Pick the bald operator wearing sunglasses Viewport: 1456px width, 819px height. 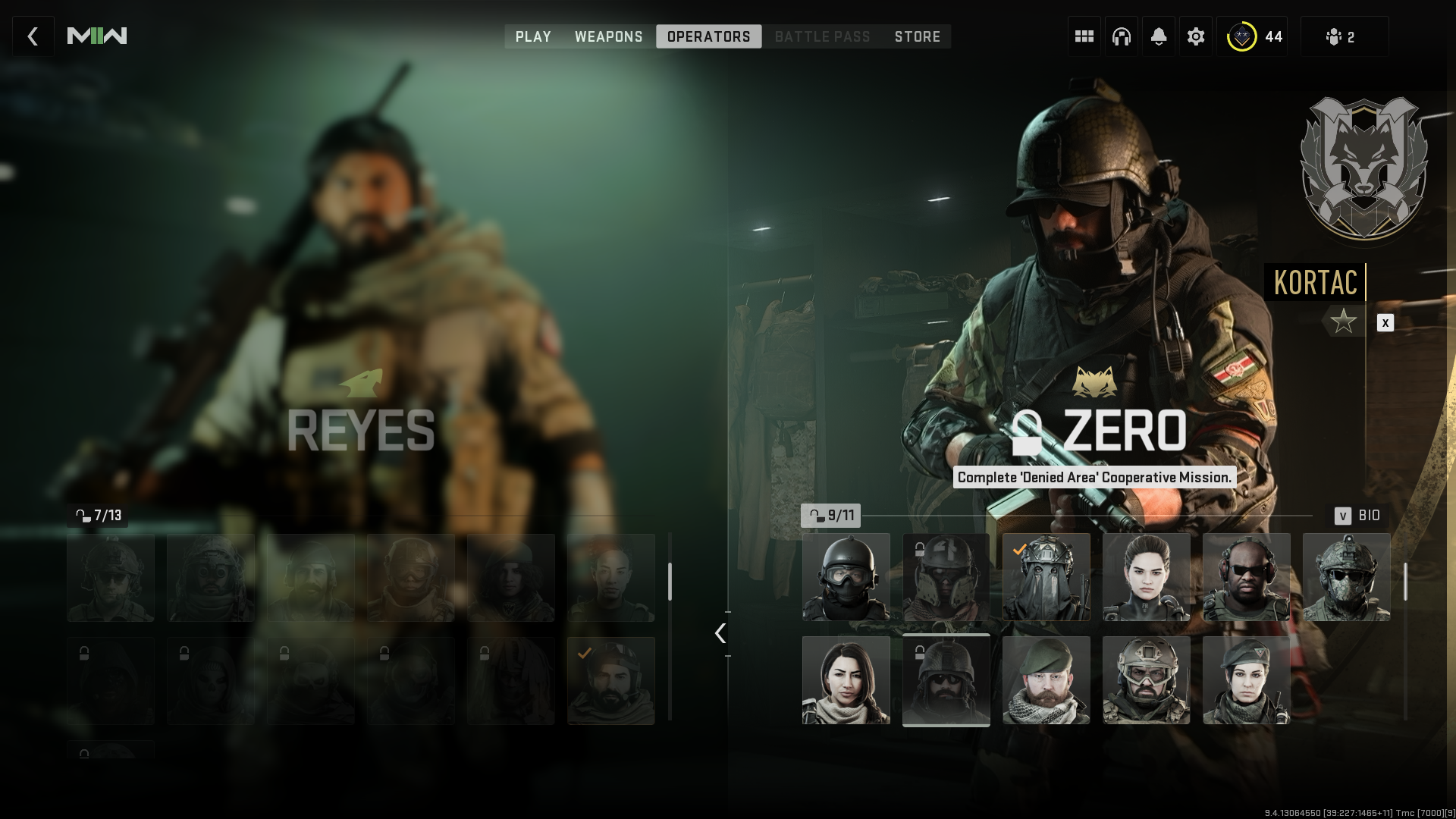click(1246, 577)
